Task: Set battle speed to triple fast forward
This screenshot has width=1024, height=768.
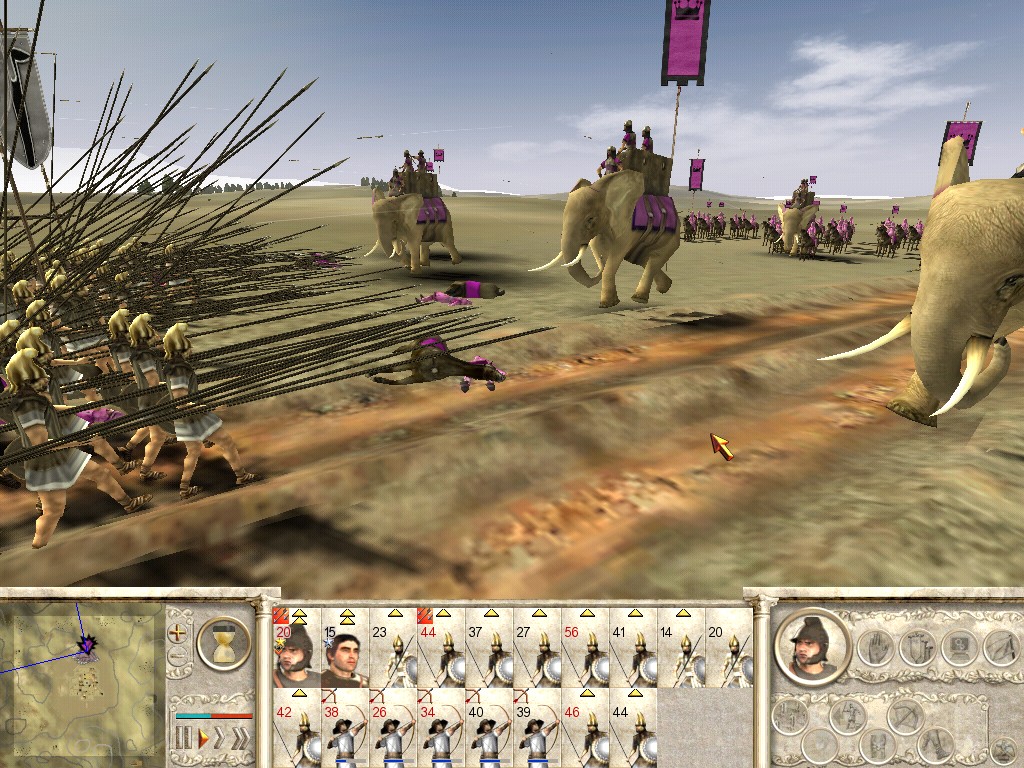Action: (240, 738)
